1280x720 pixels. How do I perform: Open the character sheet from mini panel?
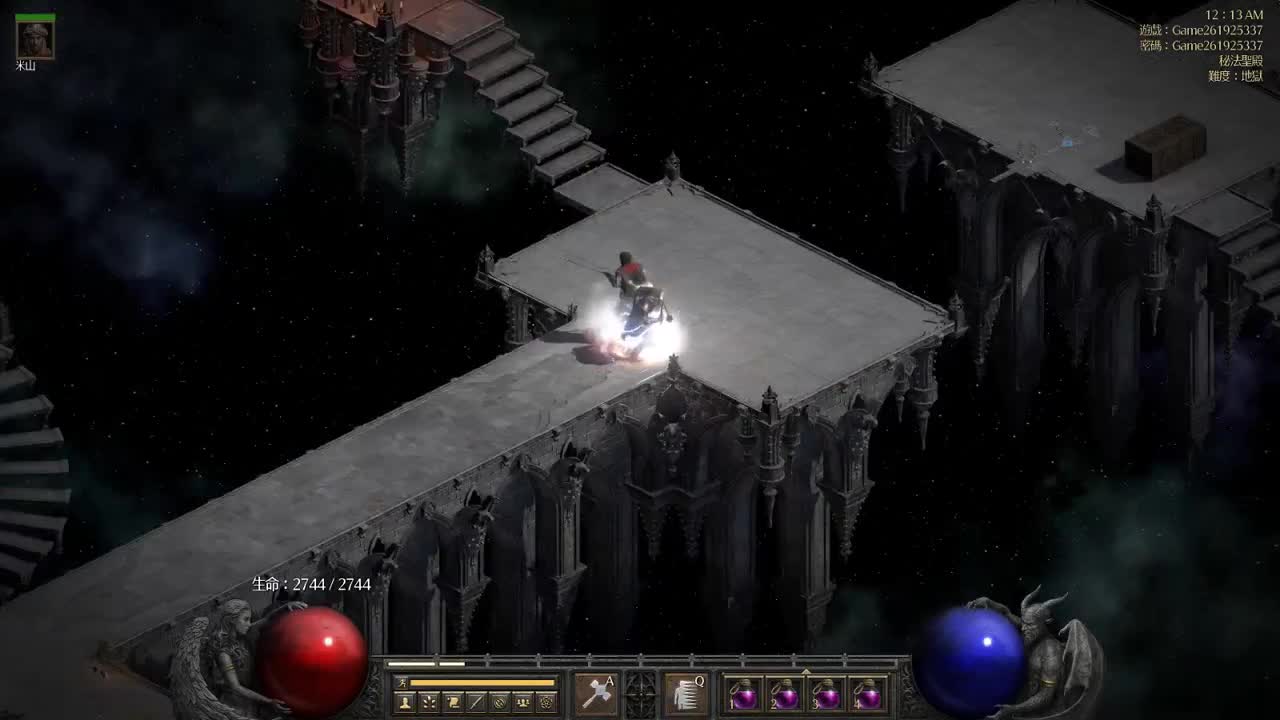pyautogui.click(x=405, y=702)
